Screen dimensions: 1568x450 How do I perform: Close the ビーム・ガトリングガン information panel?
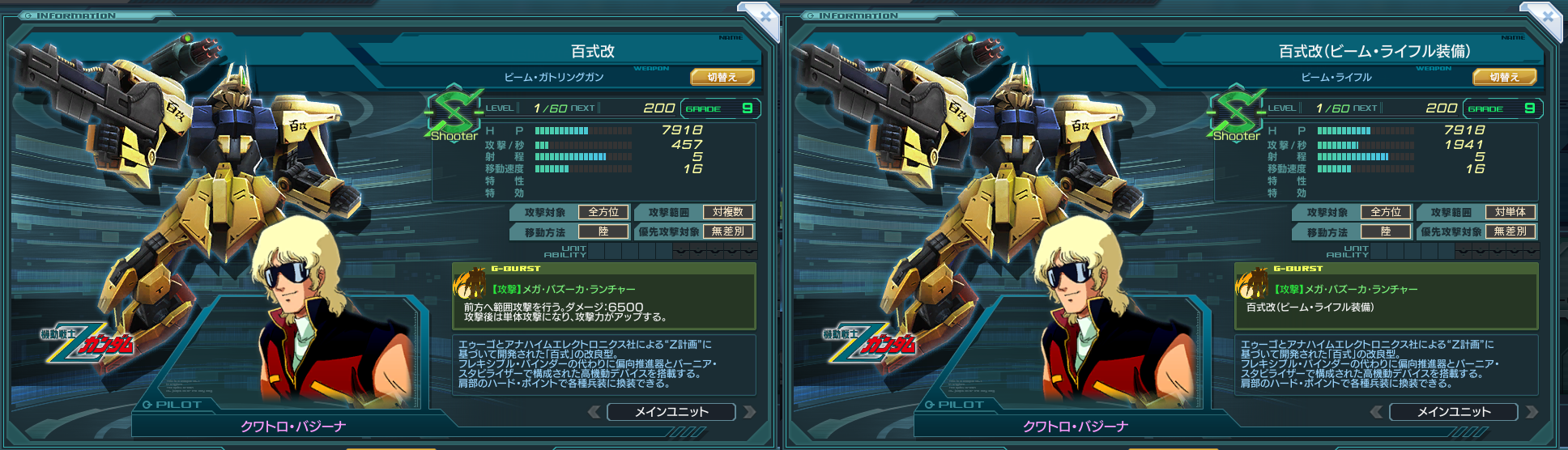point(765,16)
